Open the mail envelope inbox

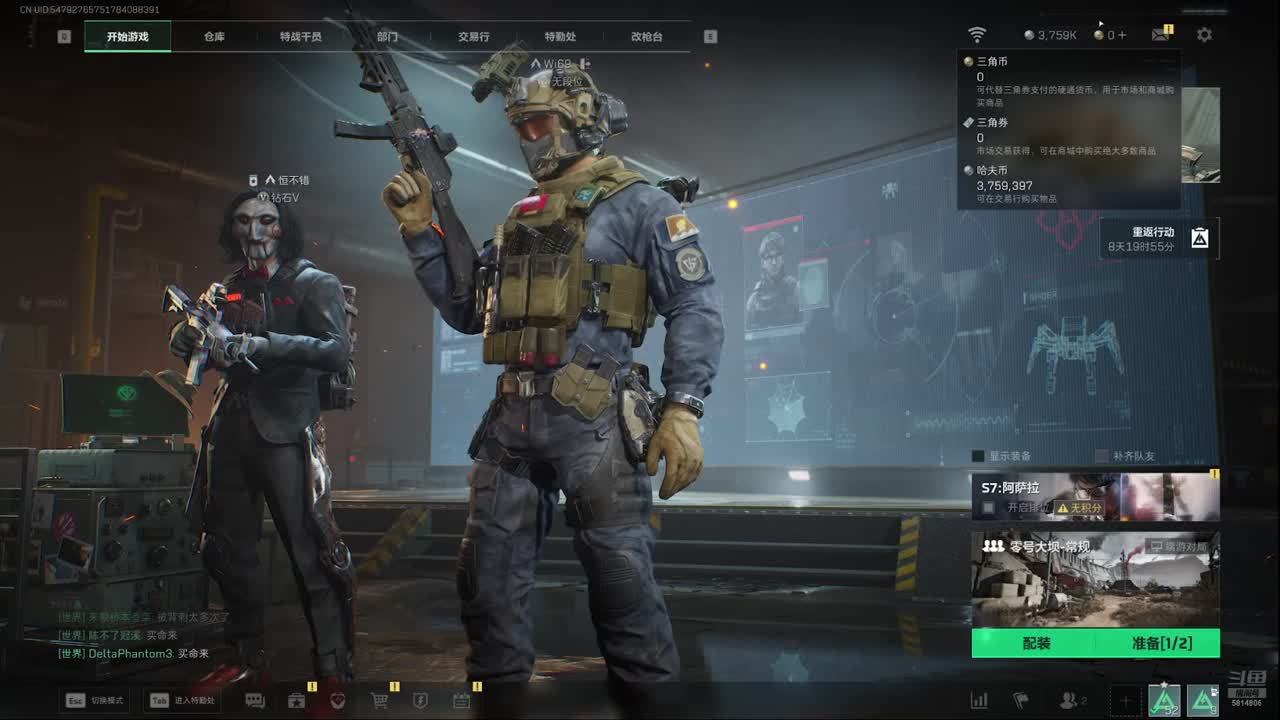click(x=1160, y=34)
